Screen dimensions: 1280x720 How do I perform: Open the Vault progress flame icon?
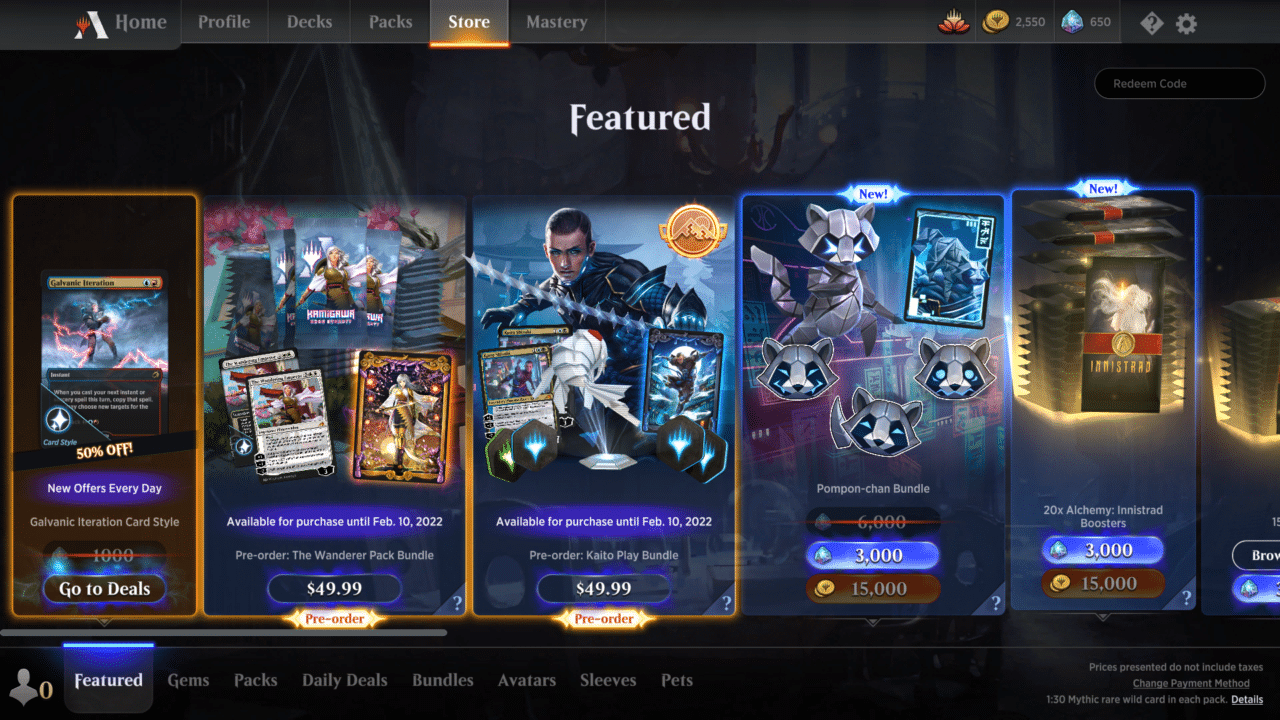pyautogui.click(x=953, y=20)
